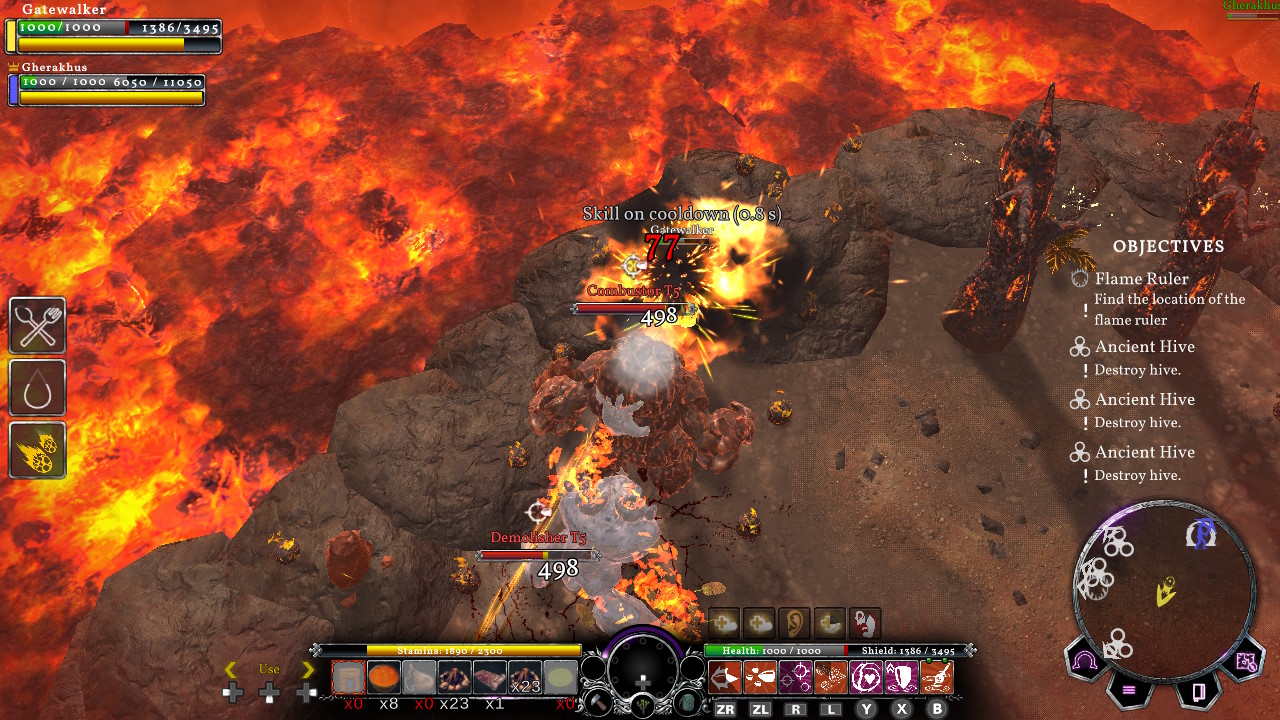
Task: Click the Stamina bar
Action: pyautogui.click(x=450, y=650)
